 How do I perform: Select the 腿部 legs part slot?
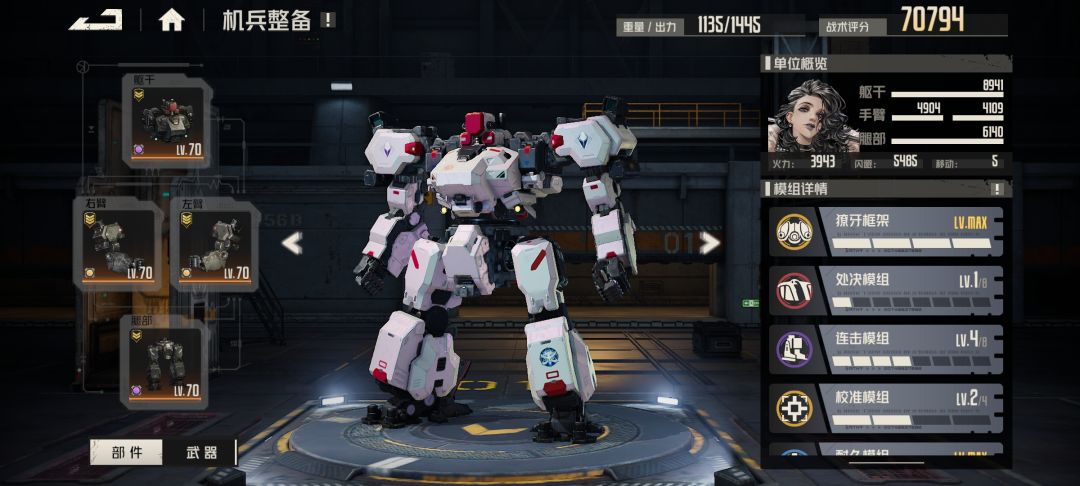pyautogui.click(x=165, y=363)
